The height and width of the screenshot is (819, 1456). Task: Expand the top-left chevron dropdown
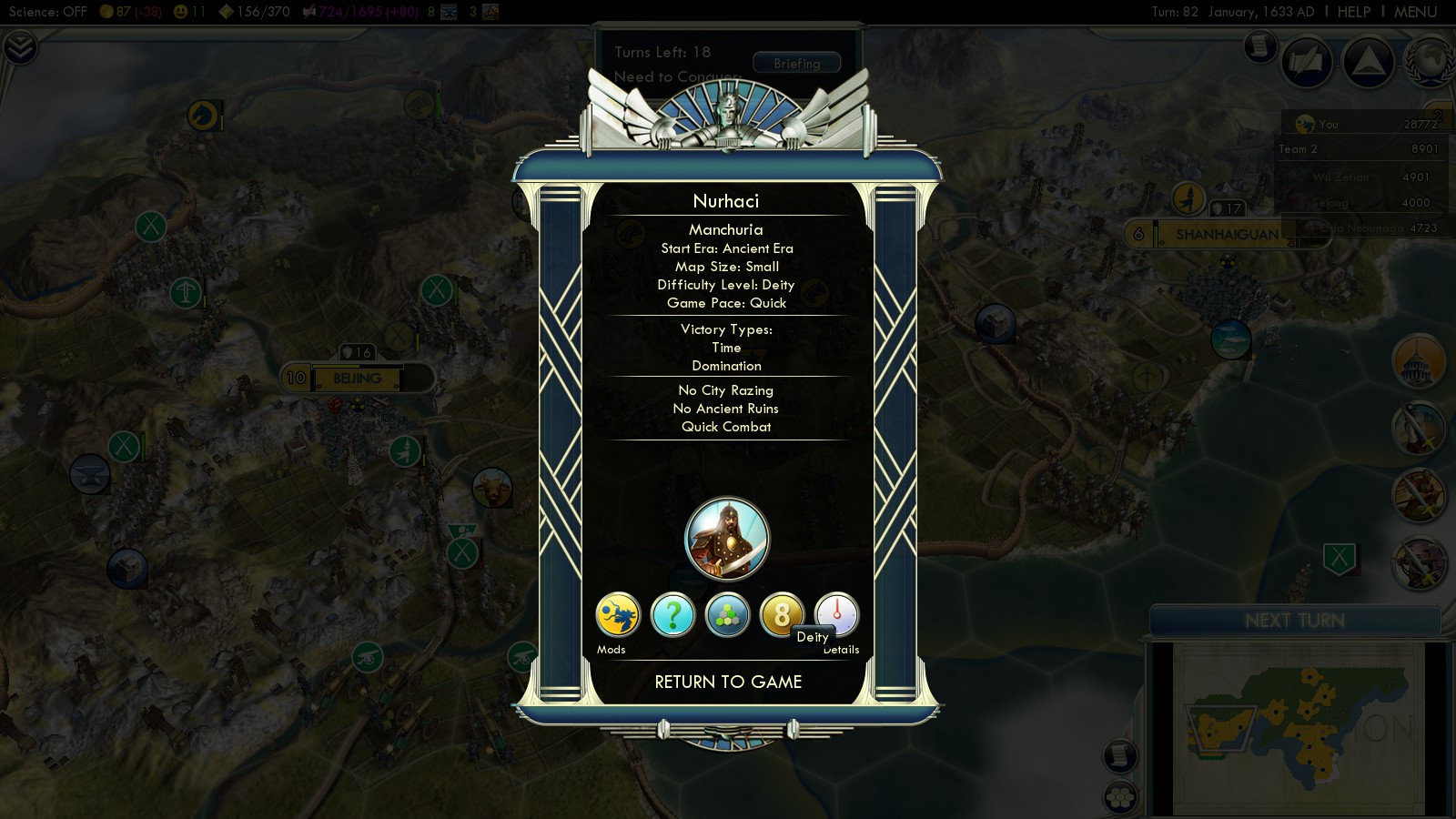[x=19, y=47]
